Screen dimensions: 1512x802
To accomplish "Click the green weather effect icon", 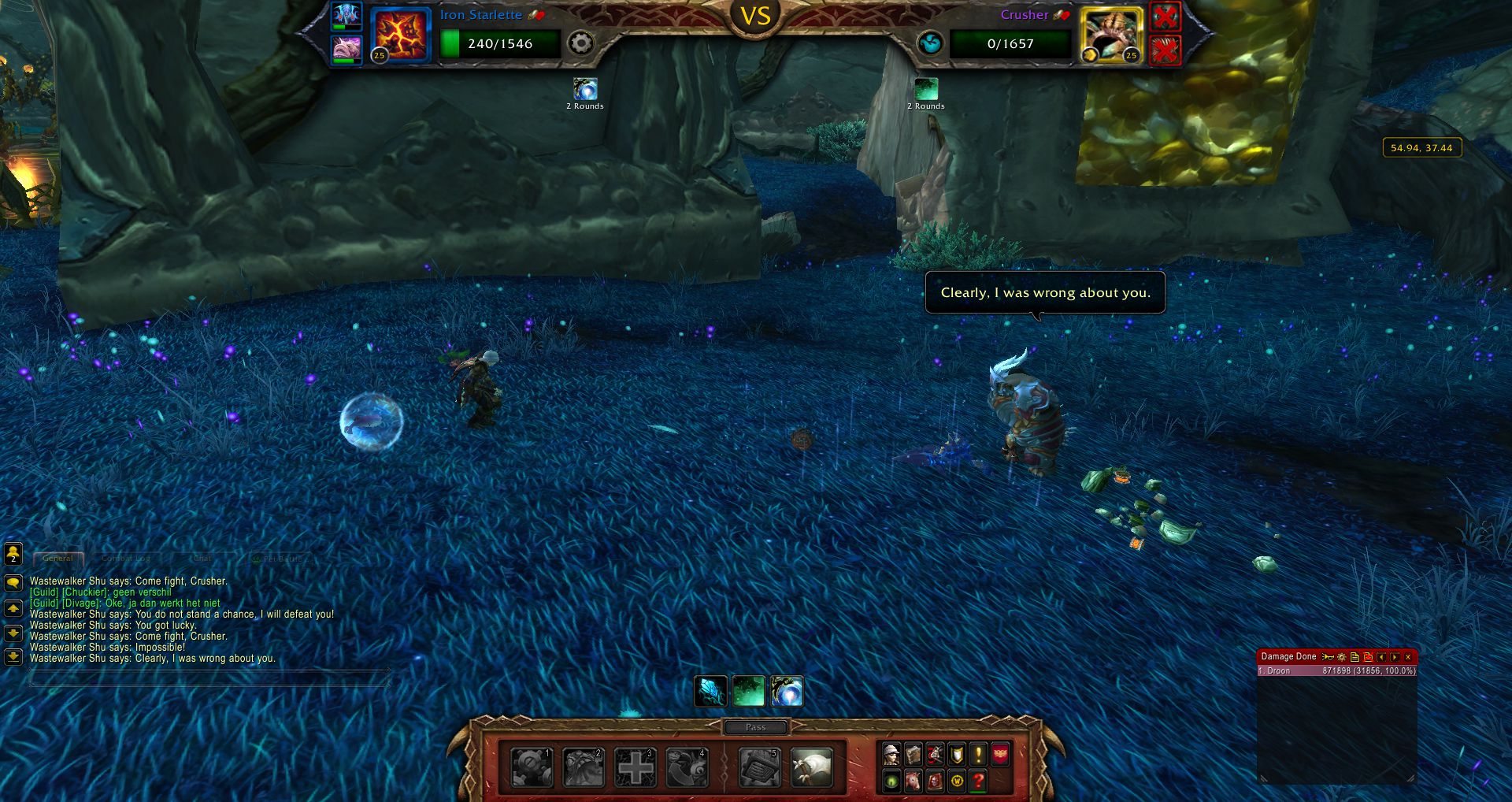I will pyautogui.click(x=747, y=692).
